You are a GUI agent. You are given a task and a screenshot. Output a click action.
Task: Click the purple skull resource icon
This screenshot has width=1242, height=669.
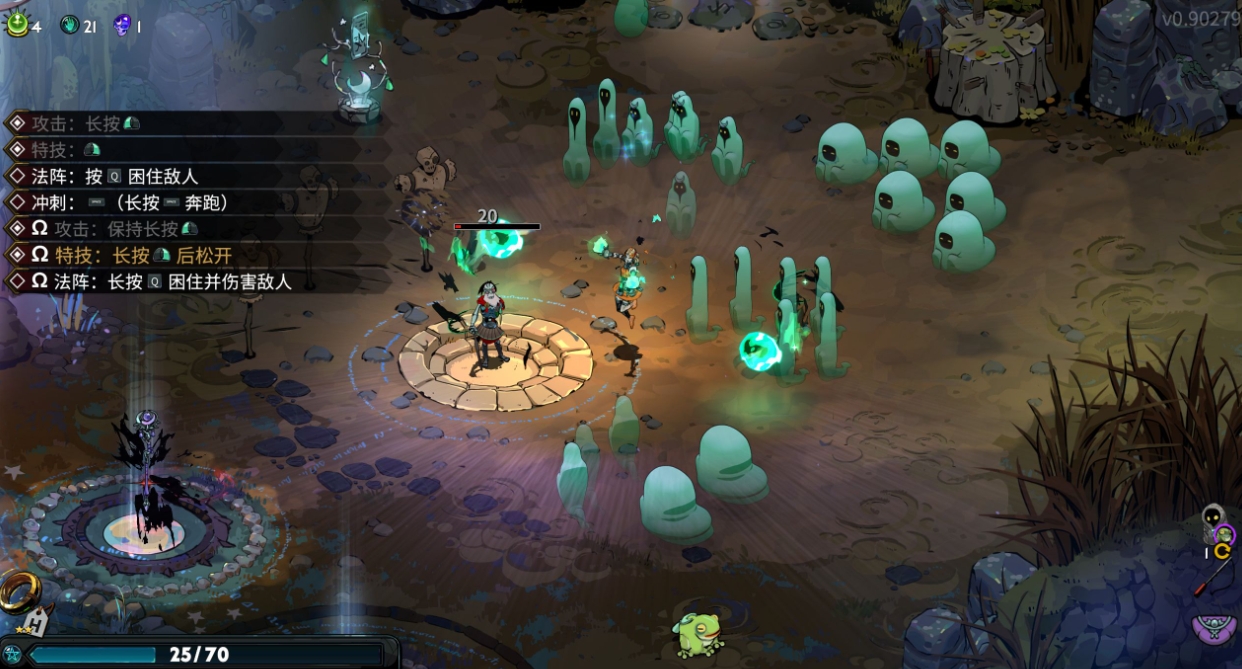(x=122, y=25)
